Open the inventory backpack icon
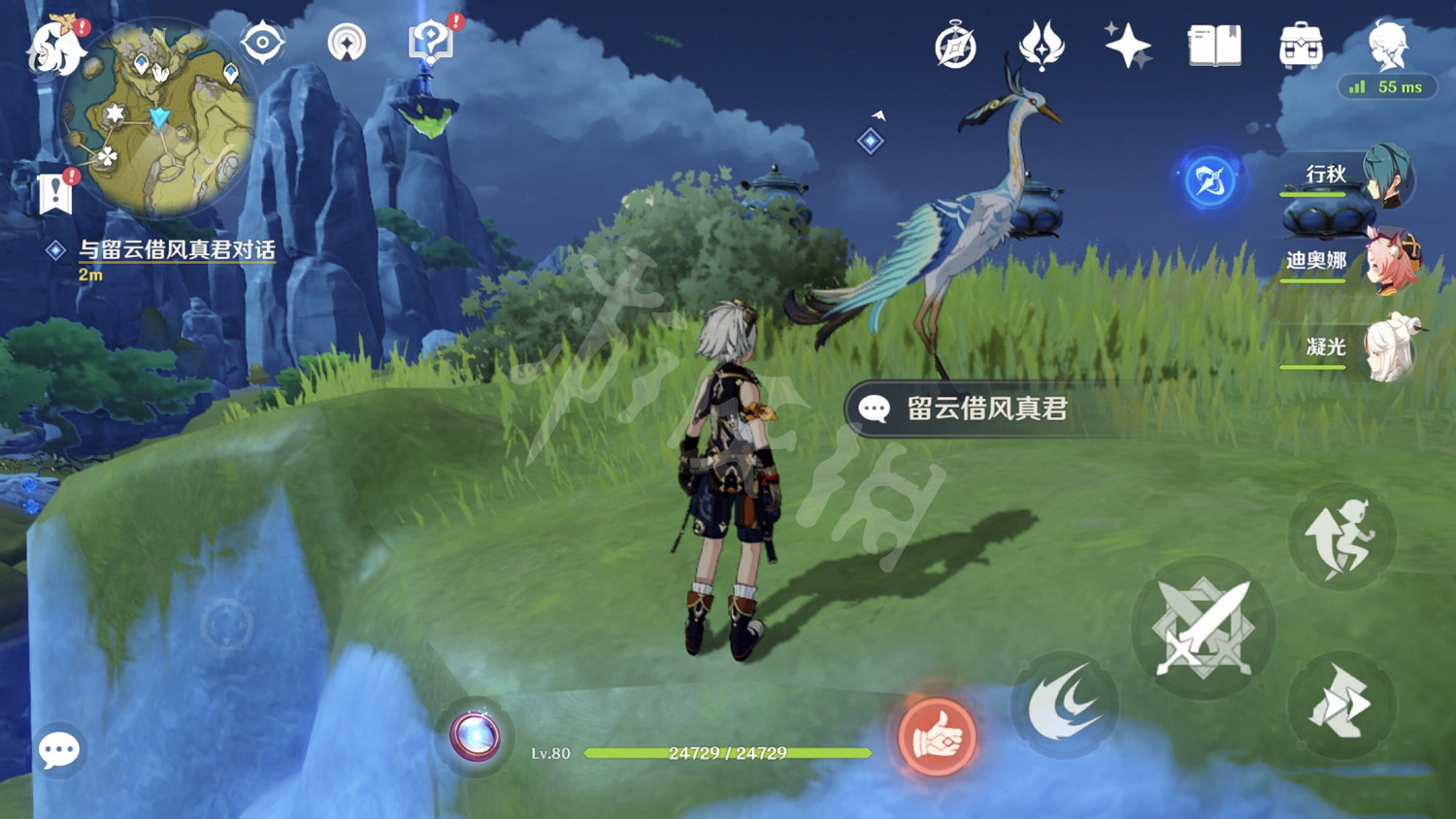The height and width of the screenshot is (819, 1456). pos(1301,44)
